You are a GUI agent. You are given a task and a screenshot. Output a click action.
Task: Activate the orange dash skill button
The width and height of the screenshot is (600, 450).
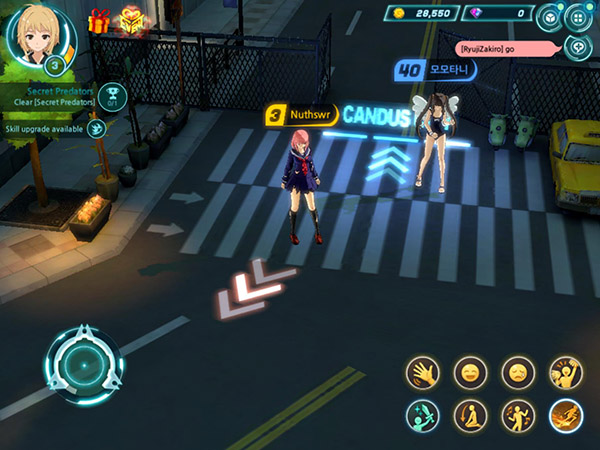[x=566, y=415]
